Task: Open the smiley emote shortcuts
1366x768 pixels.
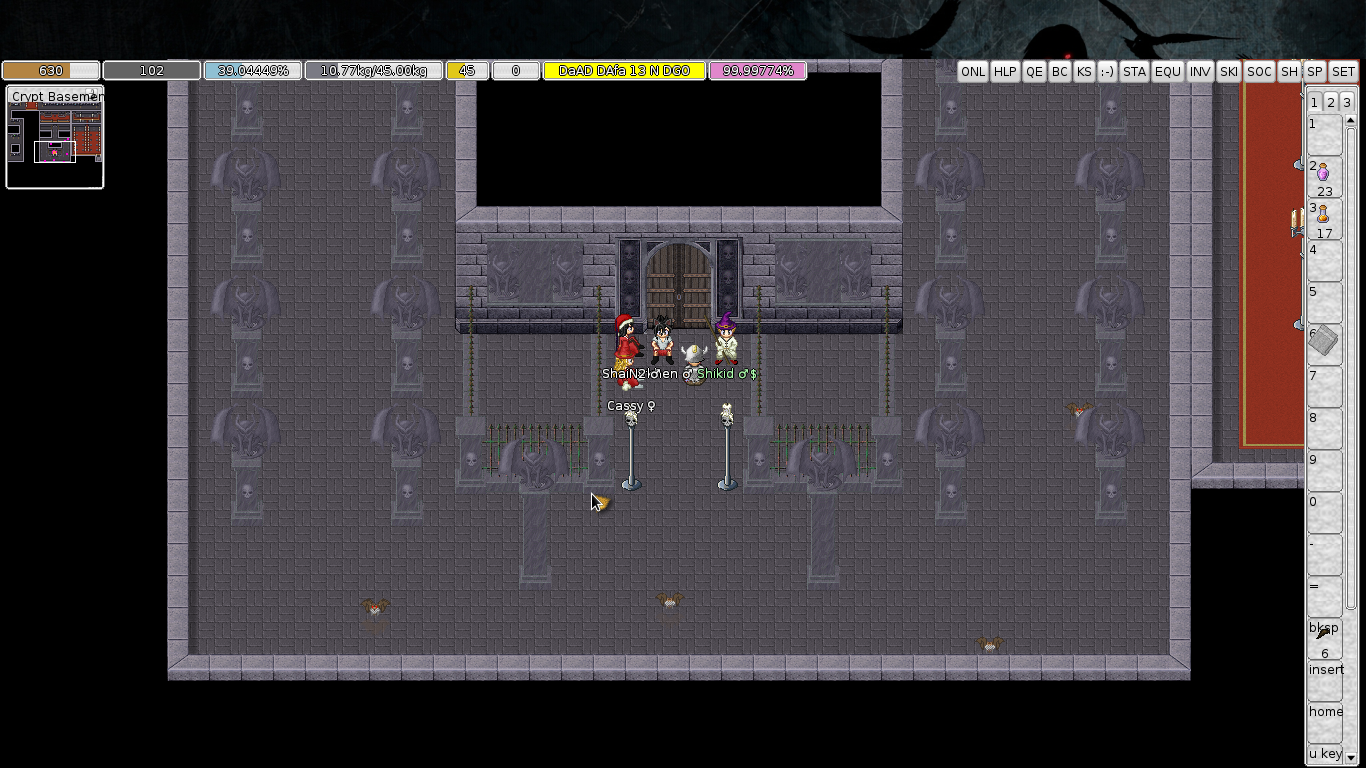Action: [1107, 72]
